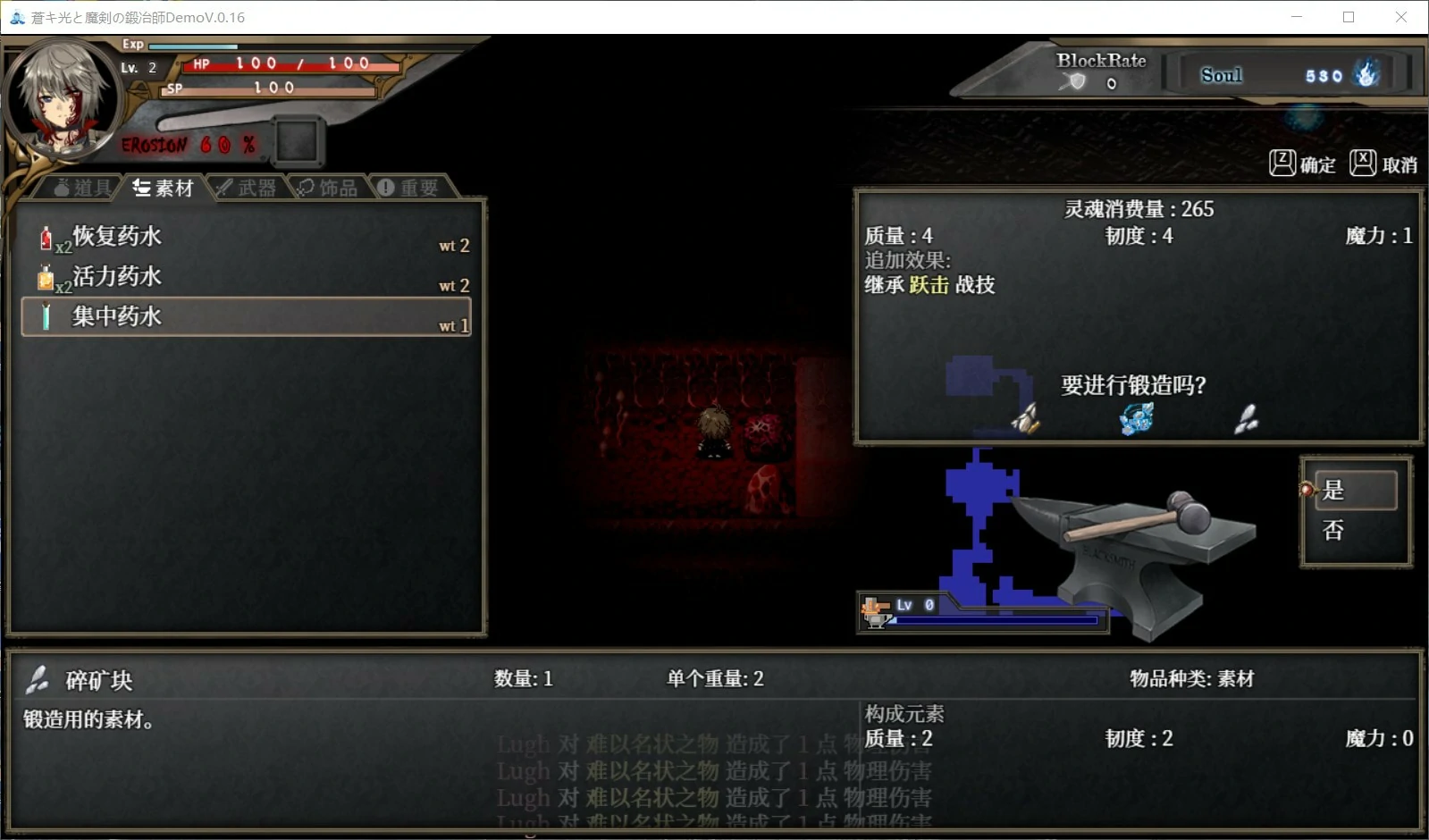Select 否 to decline forging

point(1332,530)
